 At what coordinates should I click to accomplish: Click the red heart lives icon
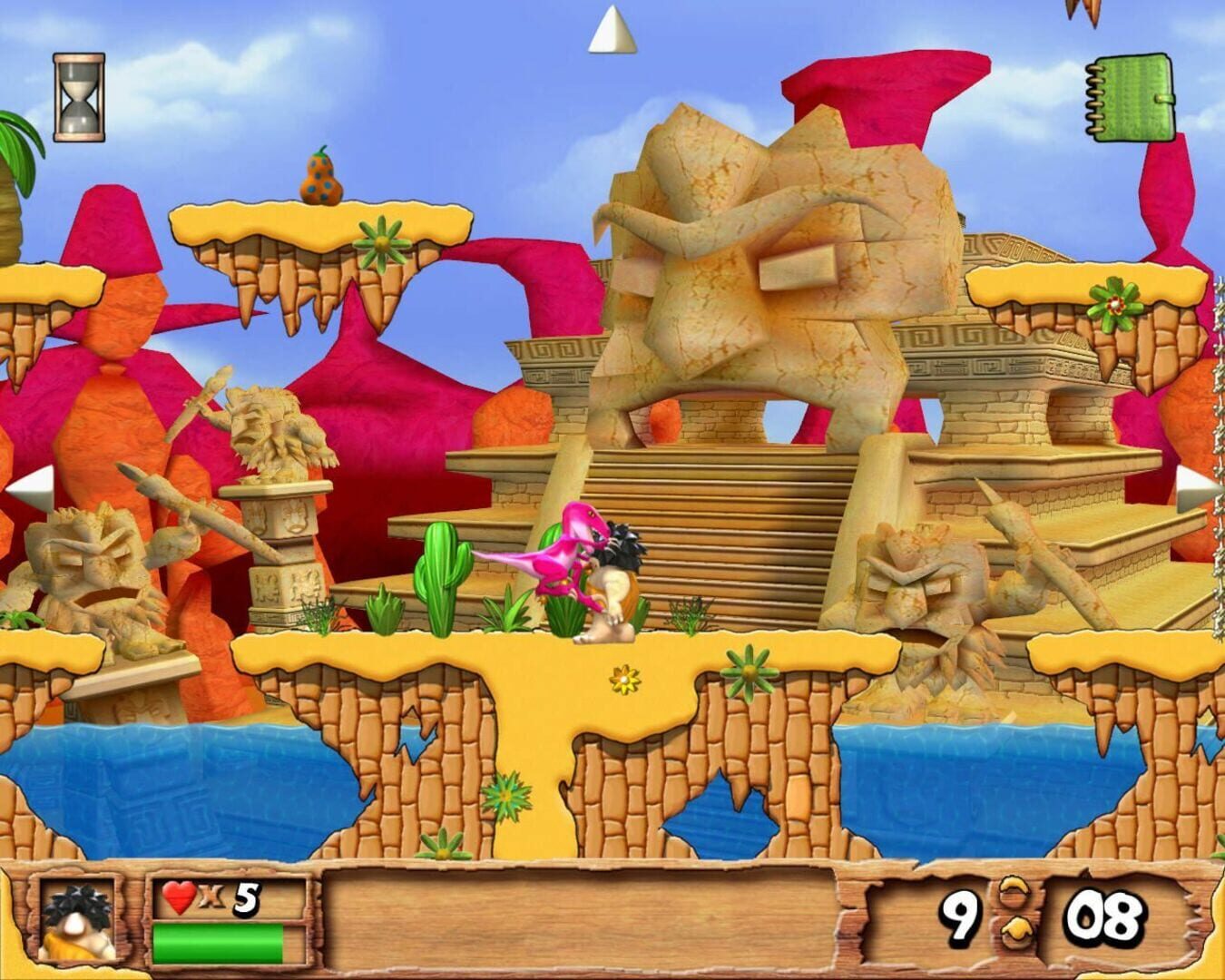178,897
